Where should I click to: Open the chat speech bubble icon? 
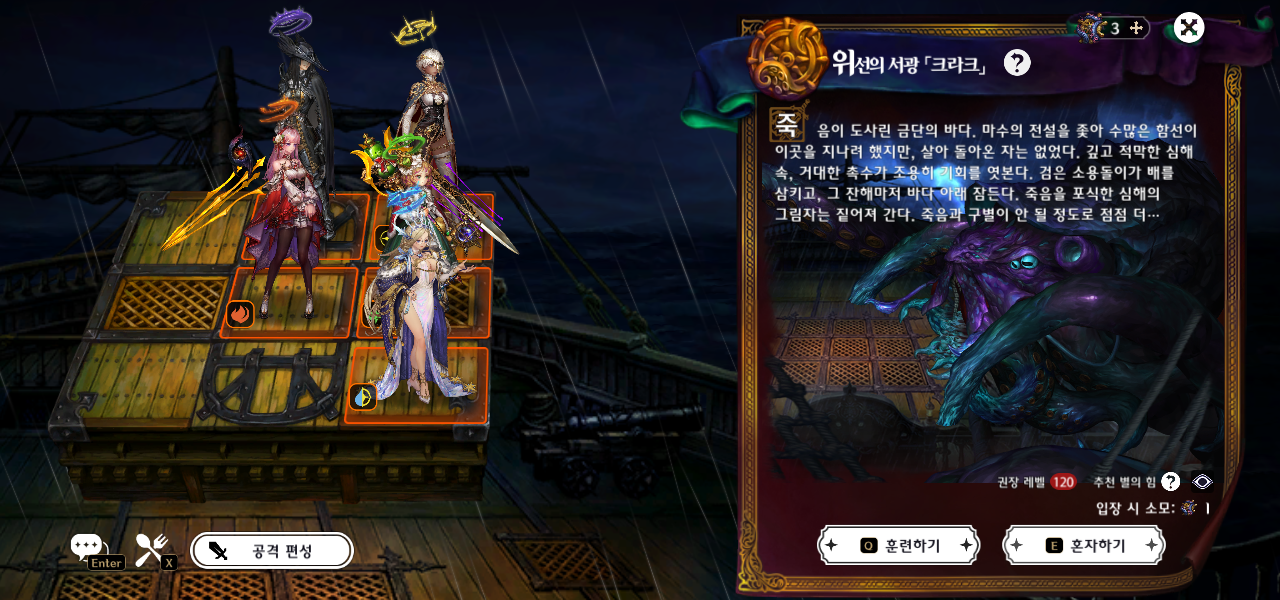tap(88, 547)
